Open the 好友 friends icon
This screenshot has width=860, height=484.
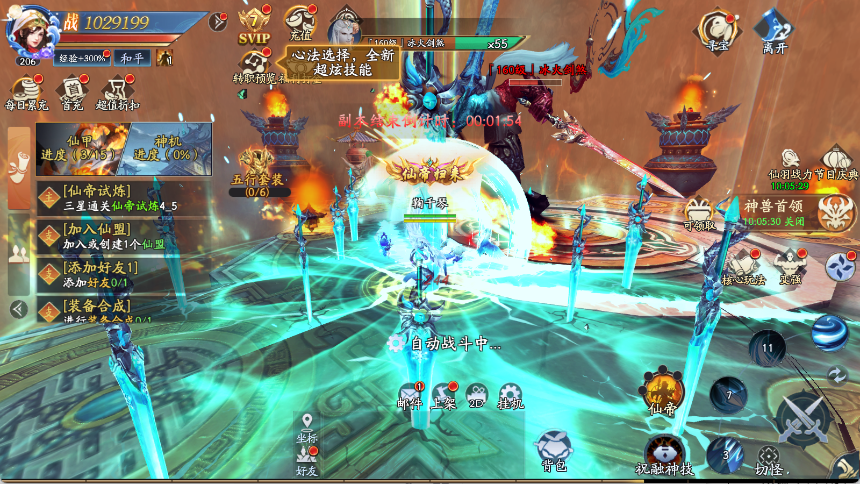(x=306, y=459)
